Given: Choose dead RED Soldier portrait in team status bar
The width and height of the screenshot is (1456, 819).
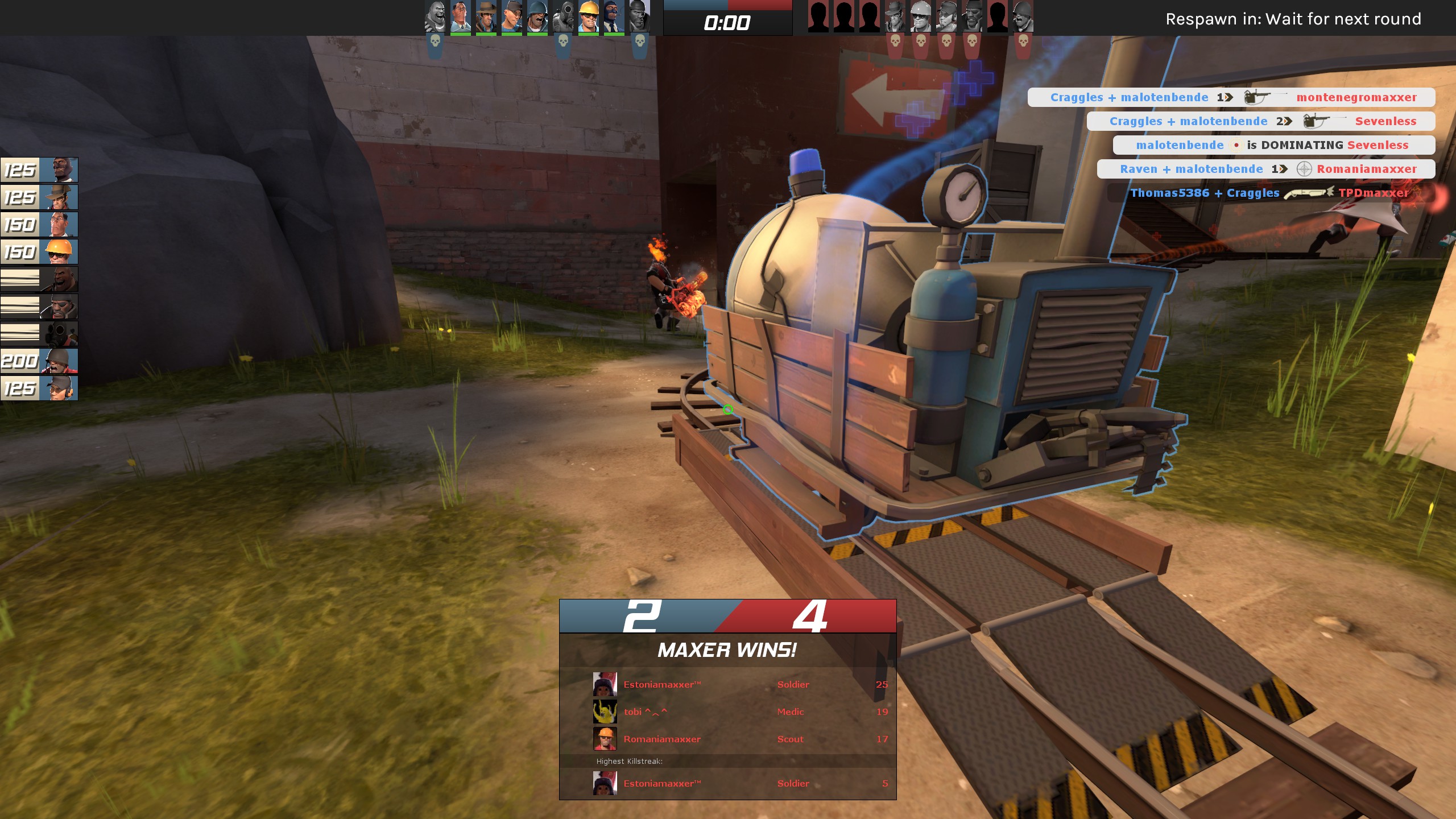Looking at the screenshot, I should coord(1023,17).
